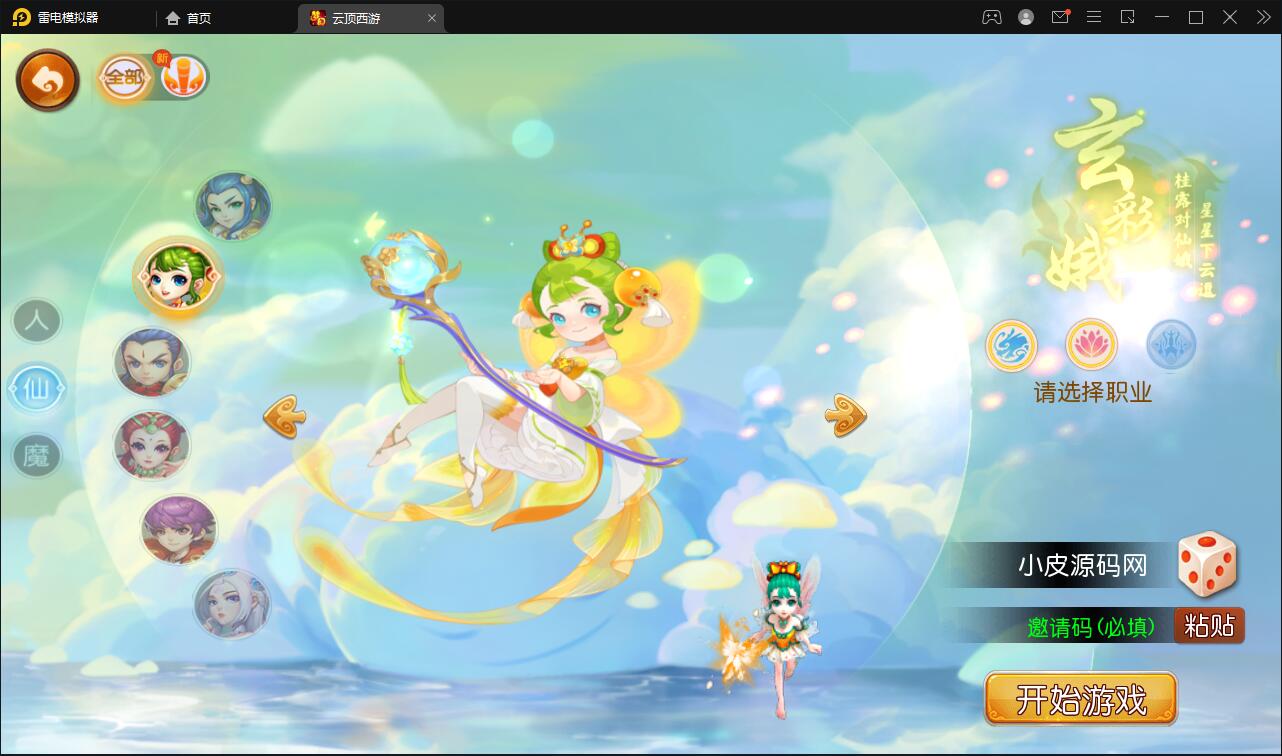Select the blue rabbit profession icon
This screenshot has height=756, width=1282.
click(1012, 347)
